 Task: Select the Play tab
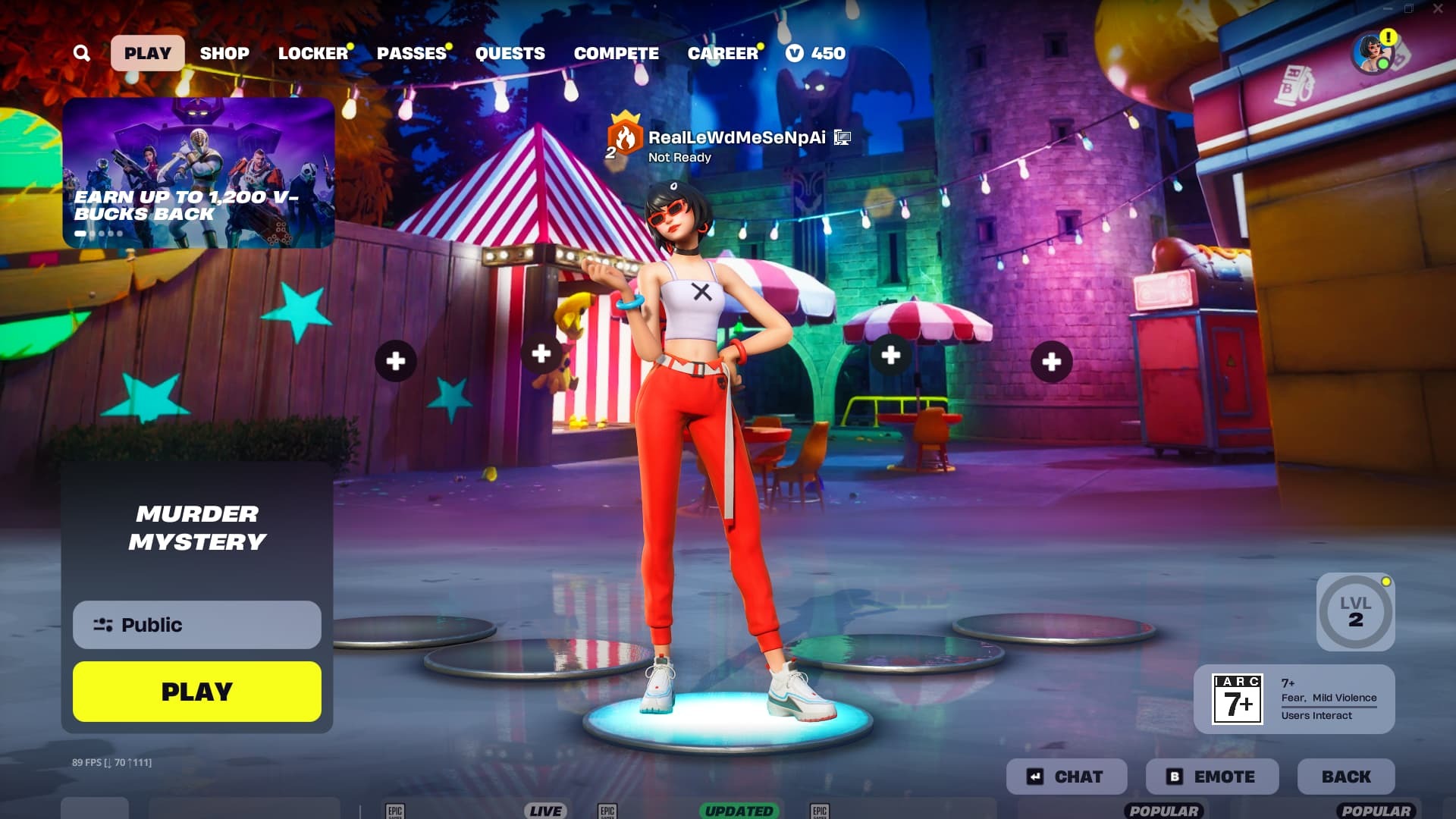(x=148, y=53)
